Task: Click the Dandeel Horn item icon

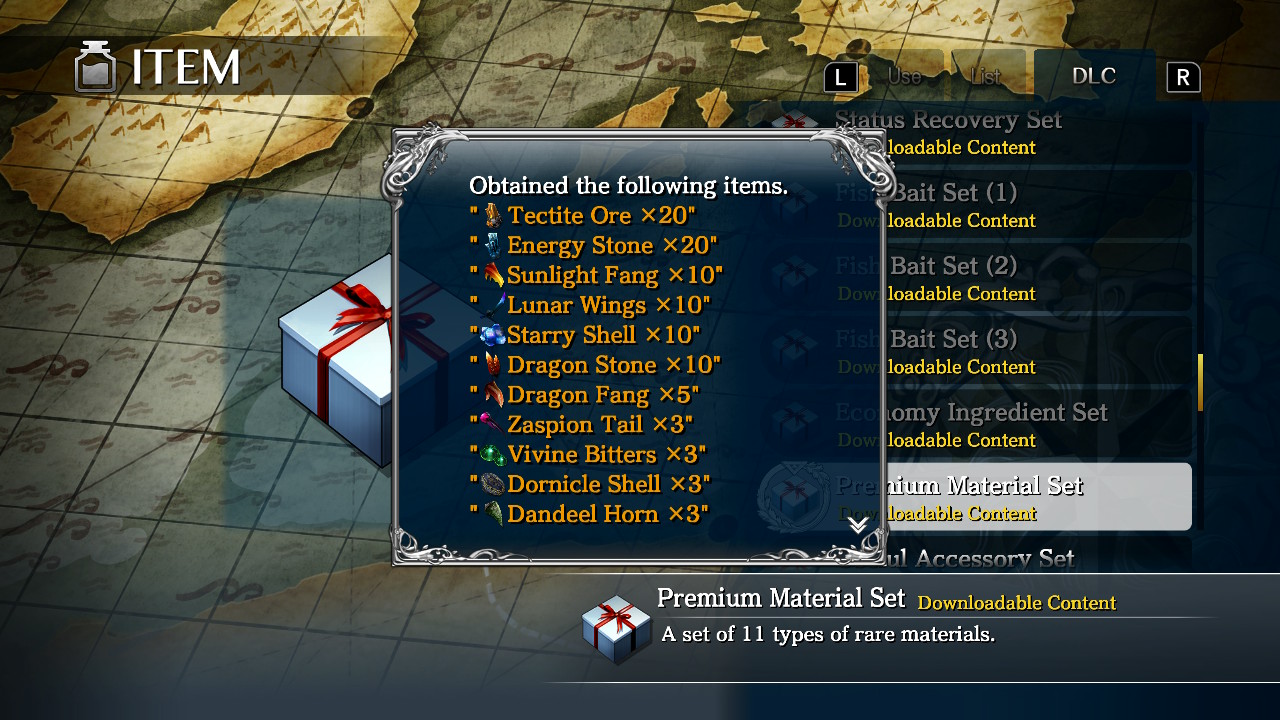Action: (x=494, y=513)
